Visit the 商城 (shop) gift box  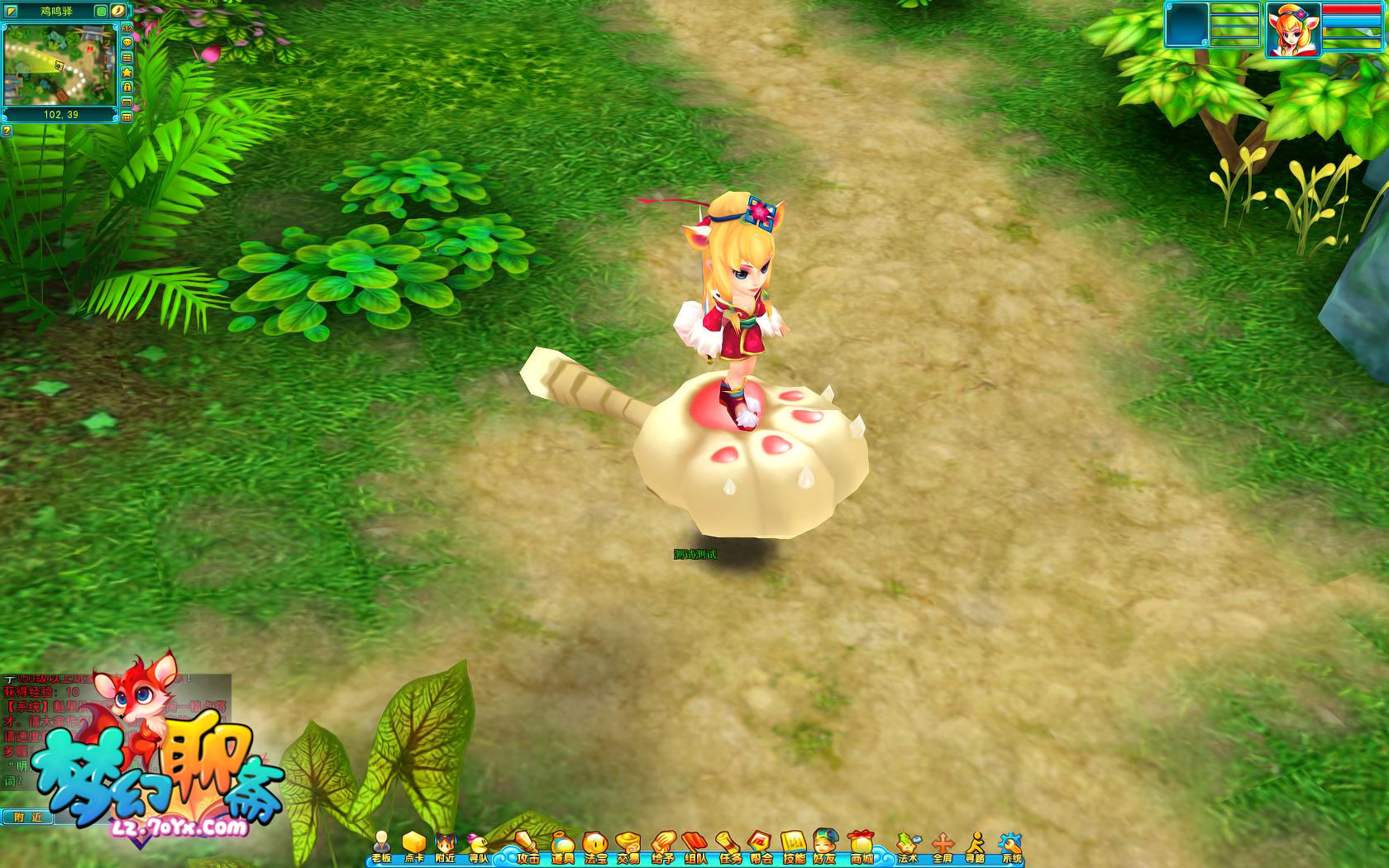[862, 847]
